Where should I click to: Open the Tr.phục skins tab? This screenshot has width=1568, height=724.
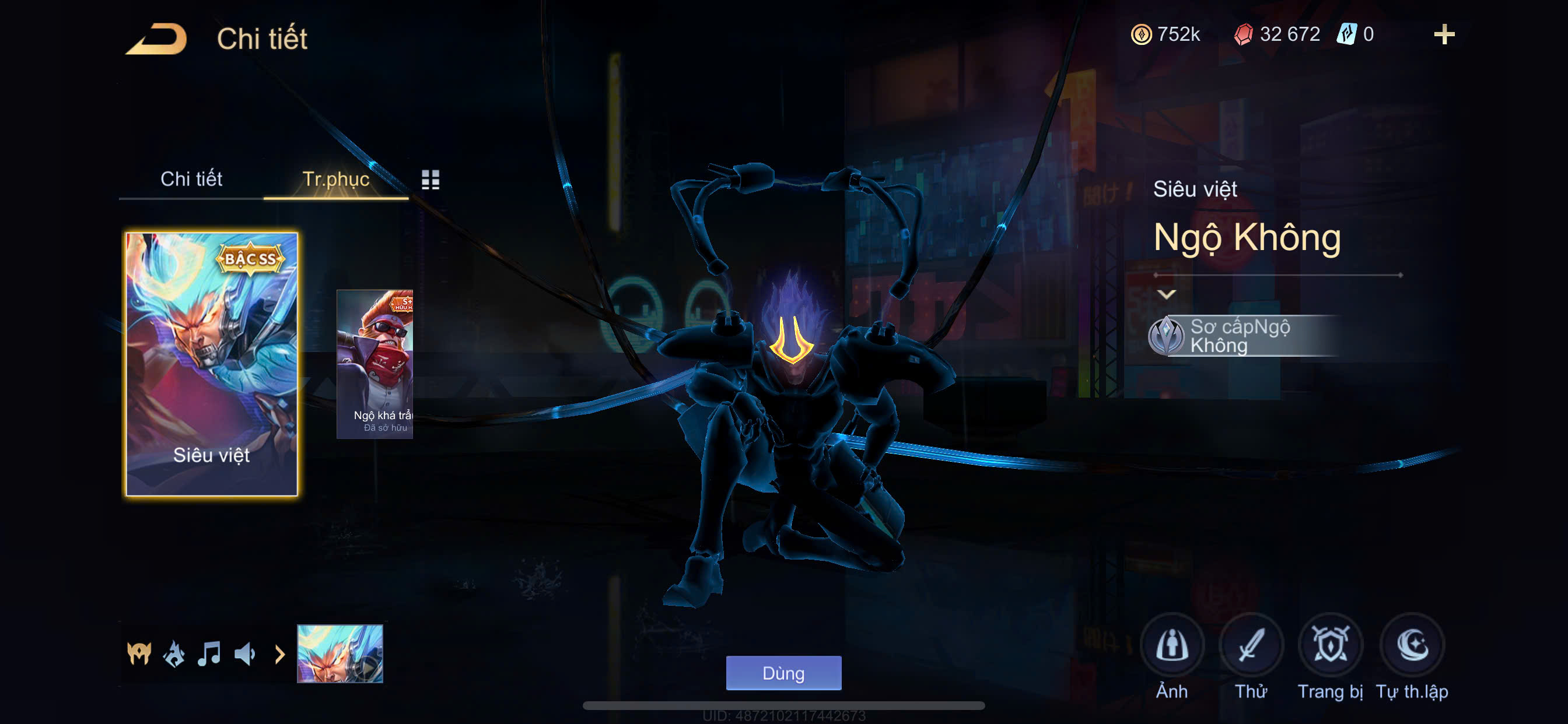pos(335,179)
